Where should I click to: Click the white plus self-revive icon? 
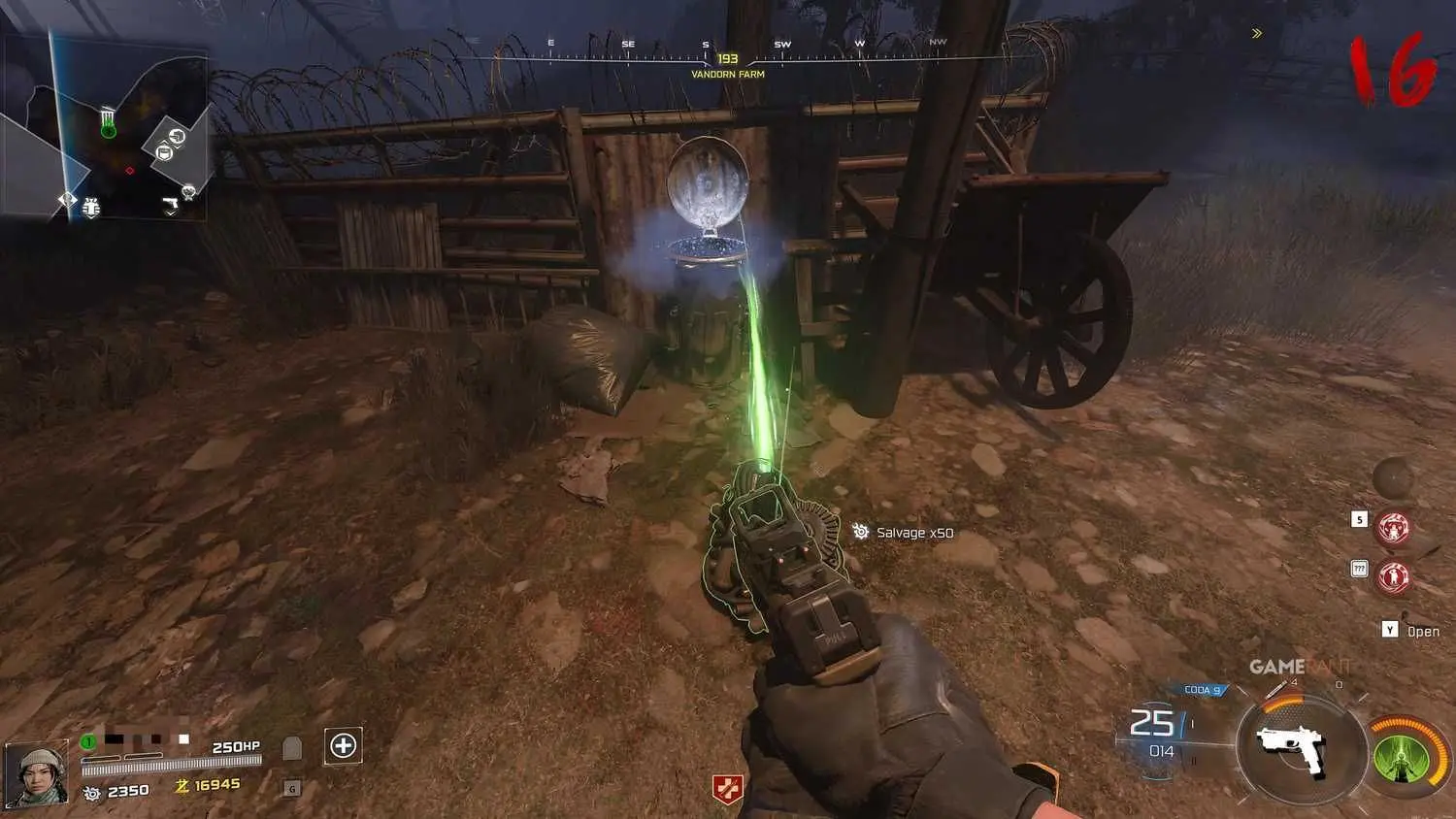343,744
